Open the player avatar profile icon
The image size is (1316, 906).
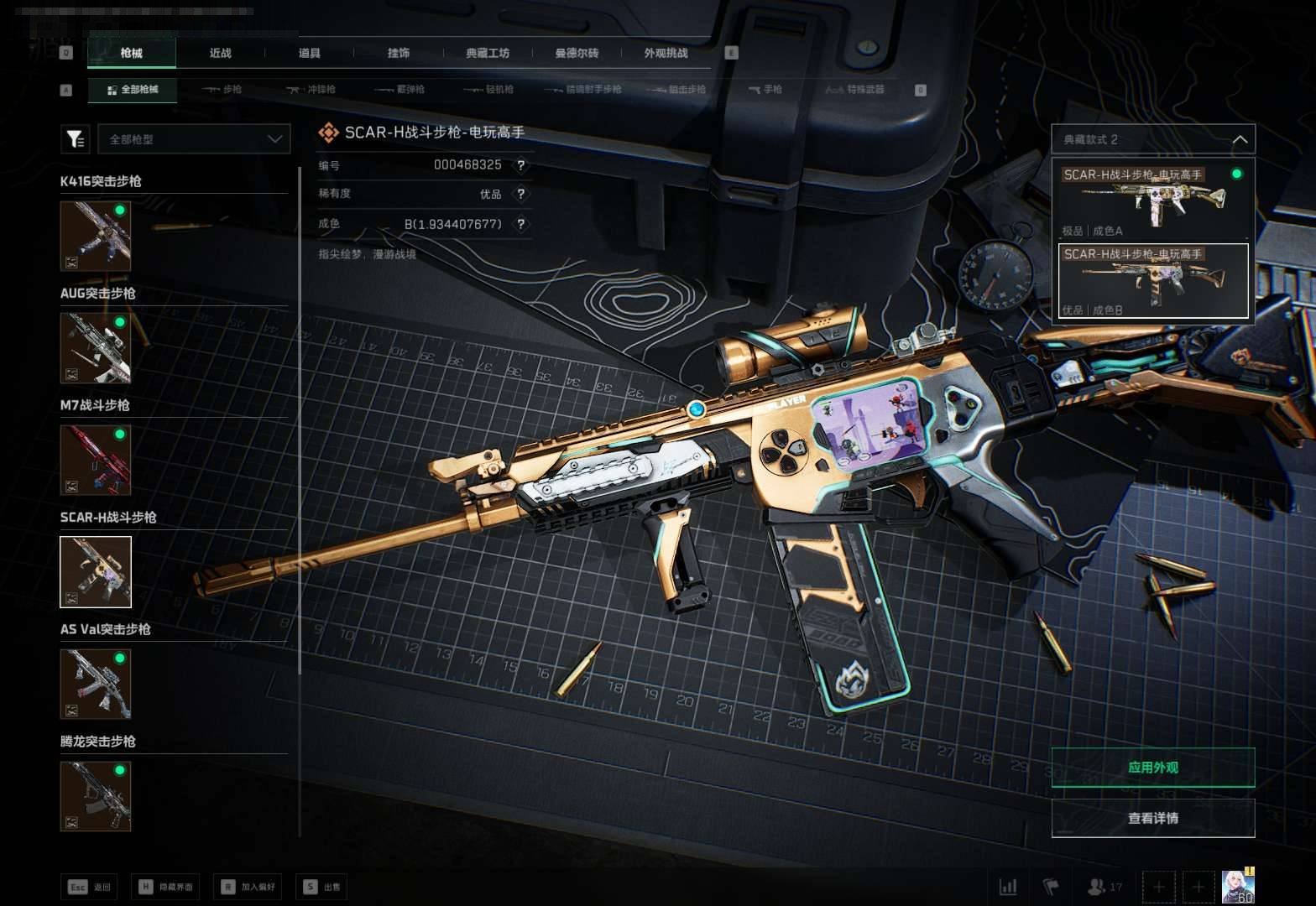tap(1237, 886)
